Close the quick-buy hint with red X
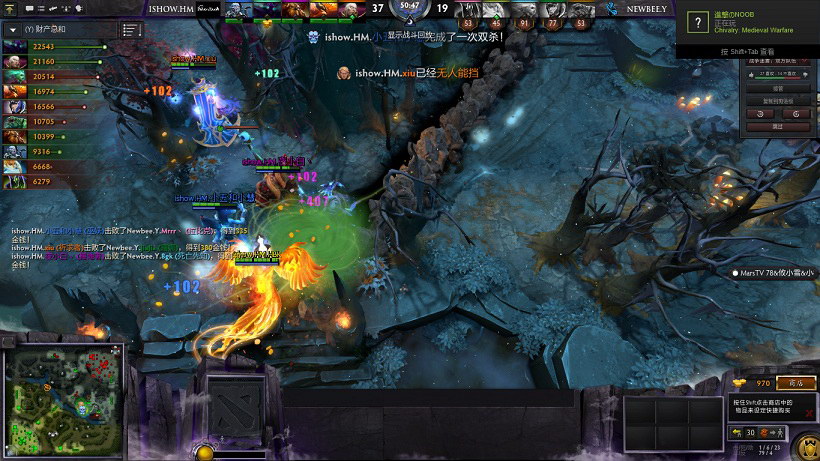820x461 pixels. 809,411
